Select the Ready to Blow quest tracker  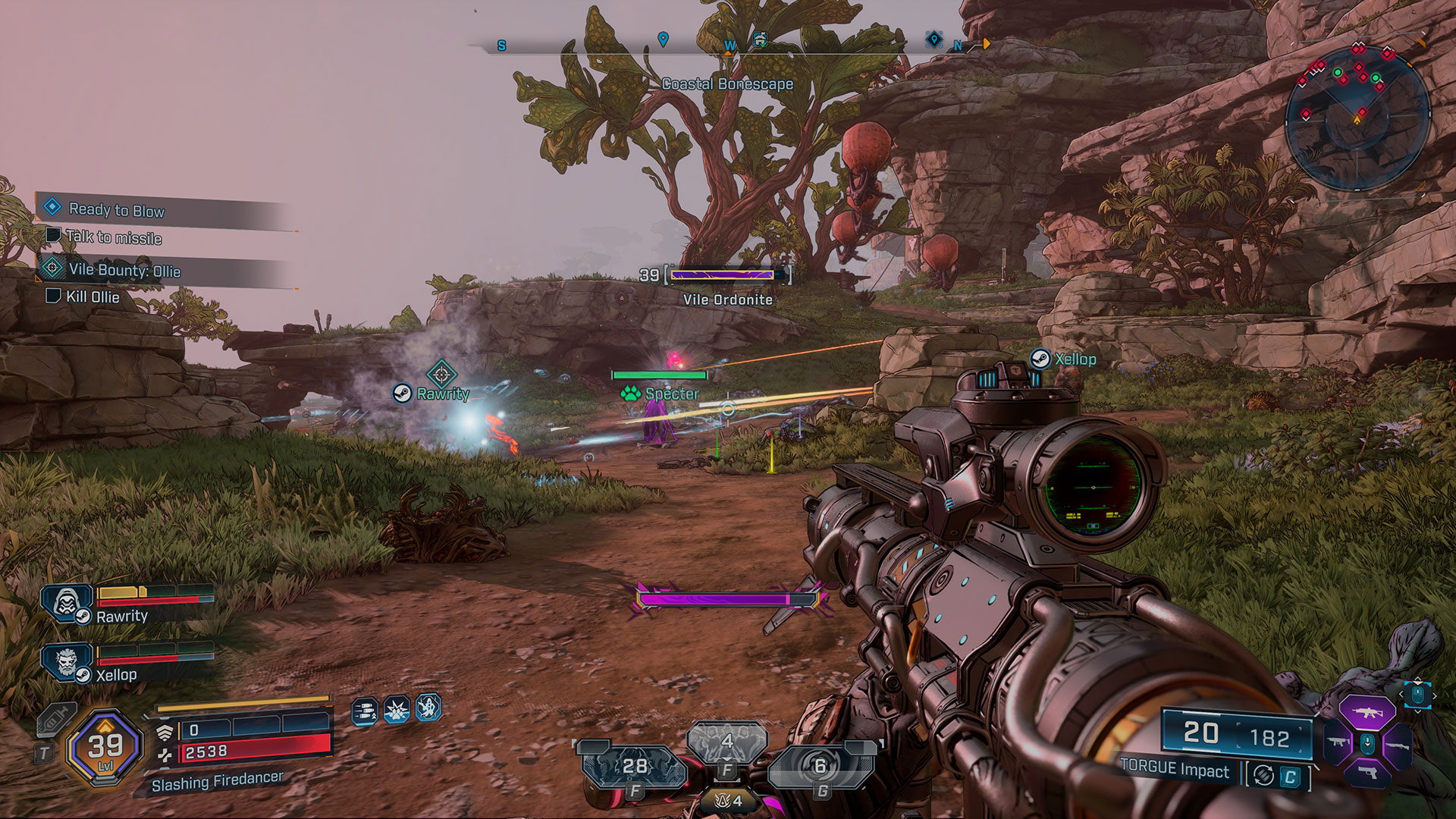pos(117,210)
